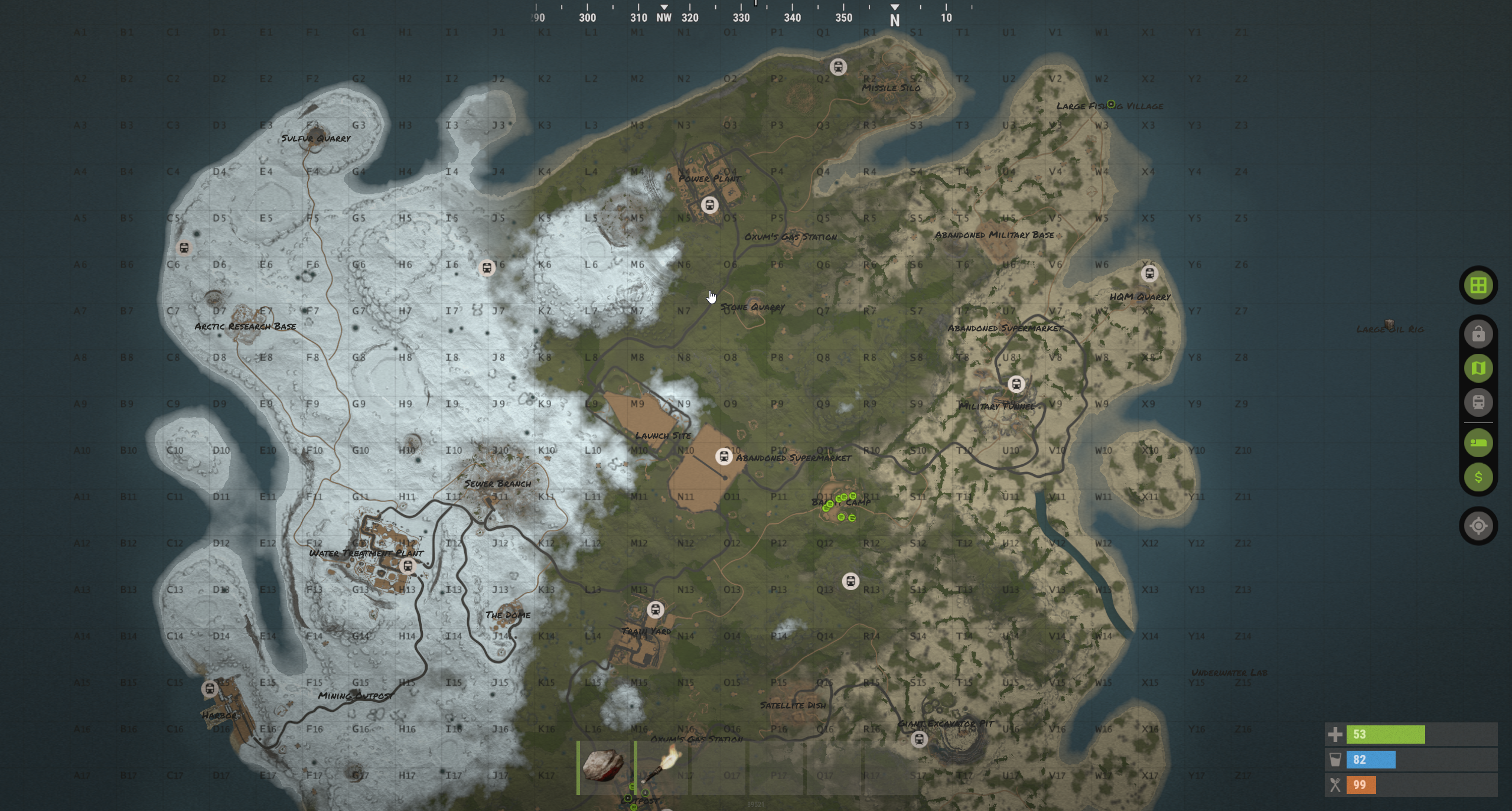Click the train station icon at Power Plant

click(x=710, y=205)
